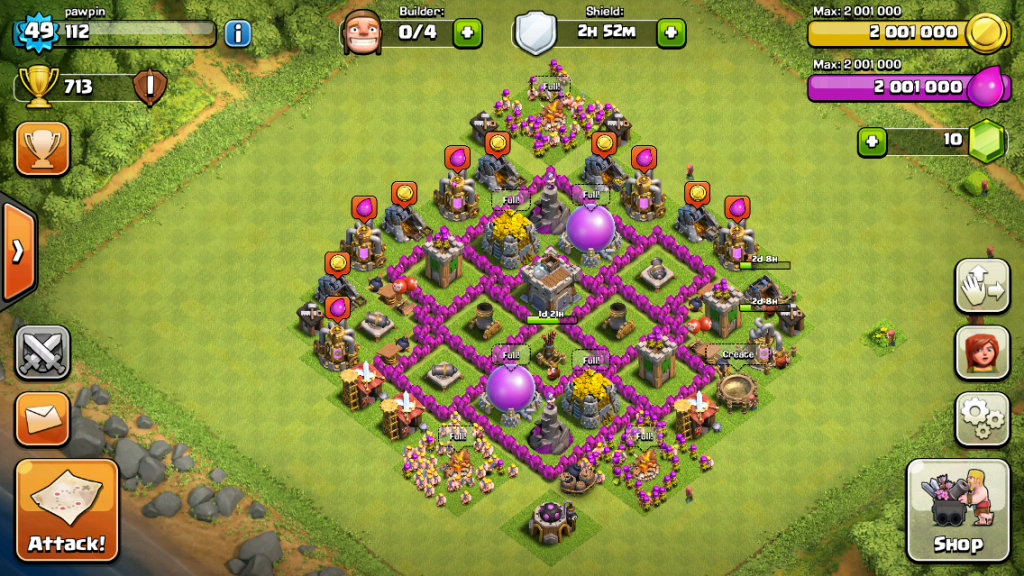Add a builder with the green plus

pos(466,33)
